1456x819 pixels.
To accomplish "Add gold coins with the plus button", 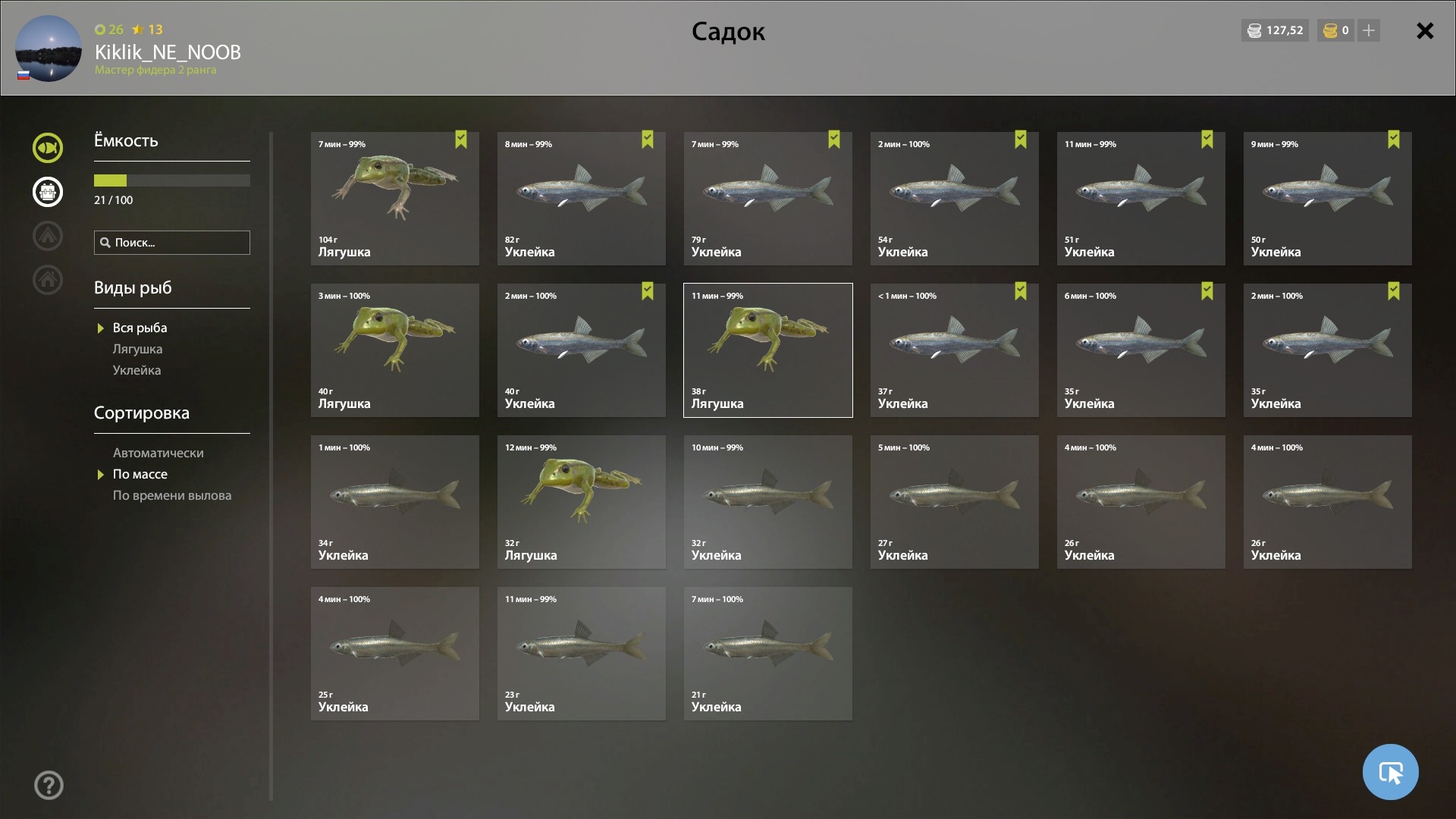I will 1369,30.
